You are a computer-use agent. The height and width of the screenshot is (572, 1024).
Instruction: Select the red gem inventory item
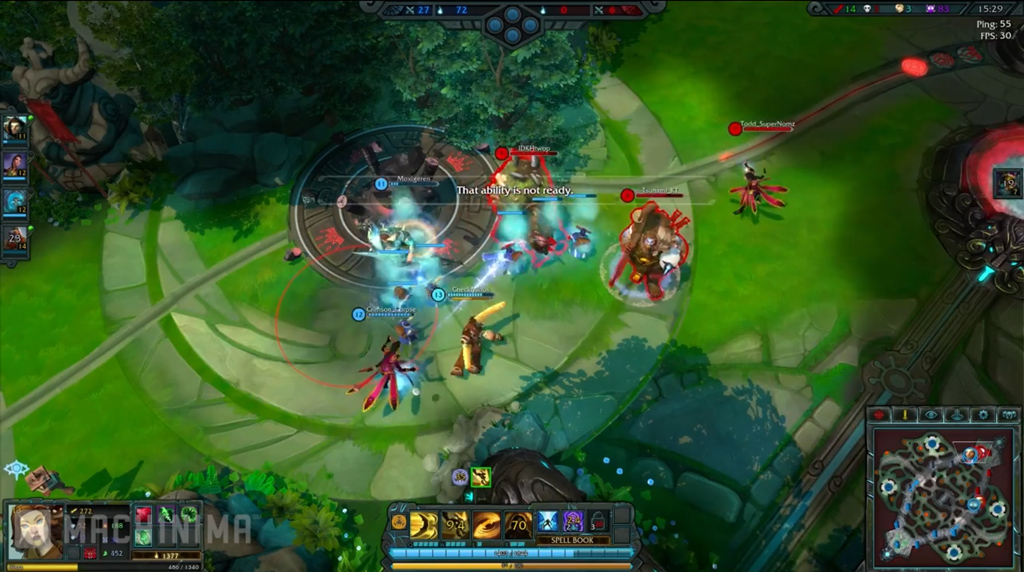pos(142,514)
